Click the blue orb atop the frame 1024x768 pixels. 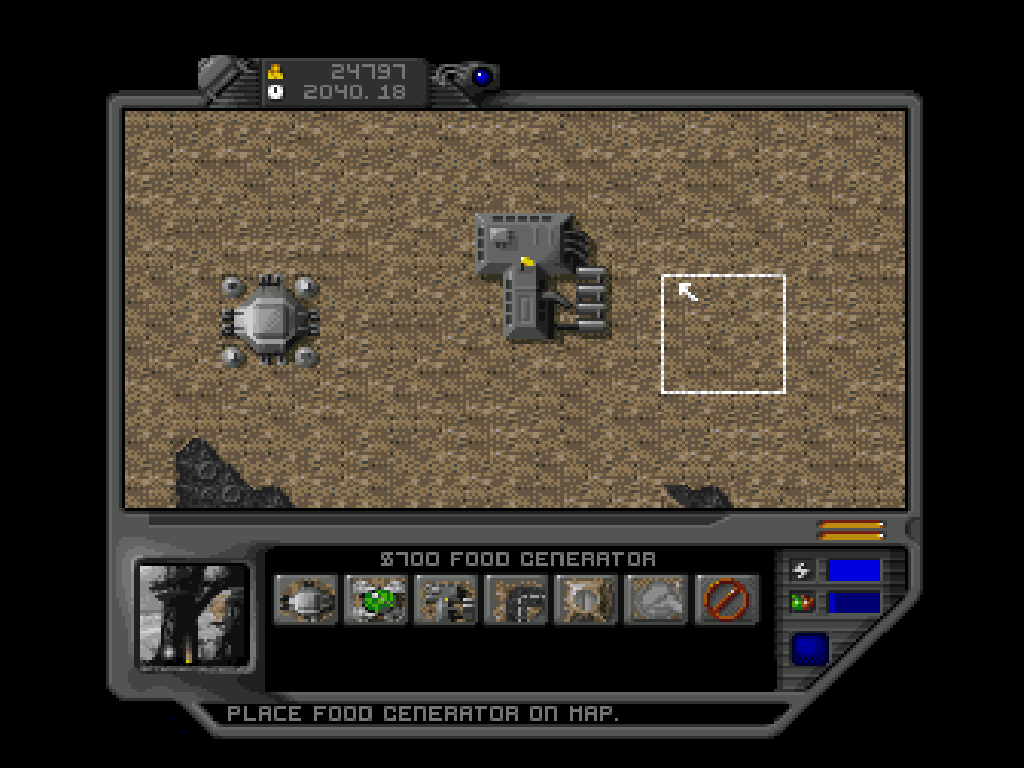[483, 76]
